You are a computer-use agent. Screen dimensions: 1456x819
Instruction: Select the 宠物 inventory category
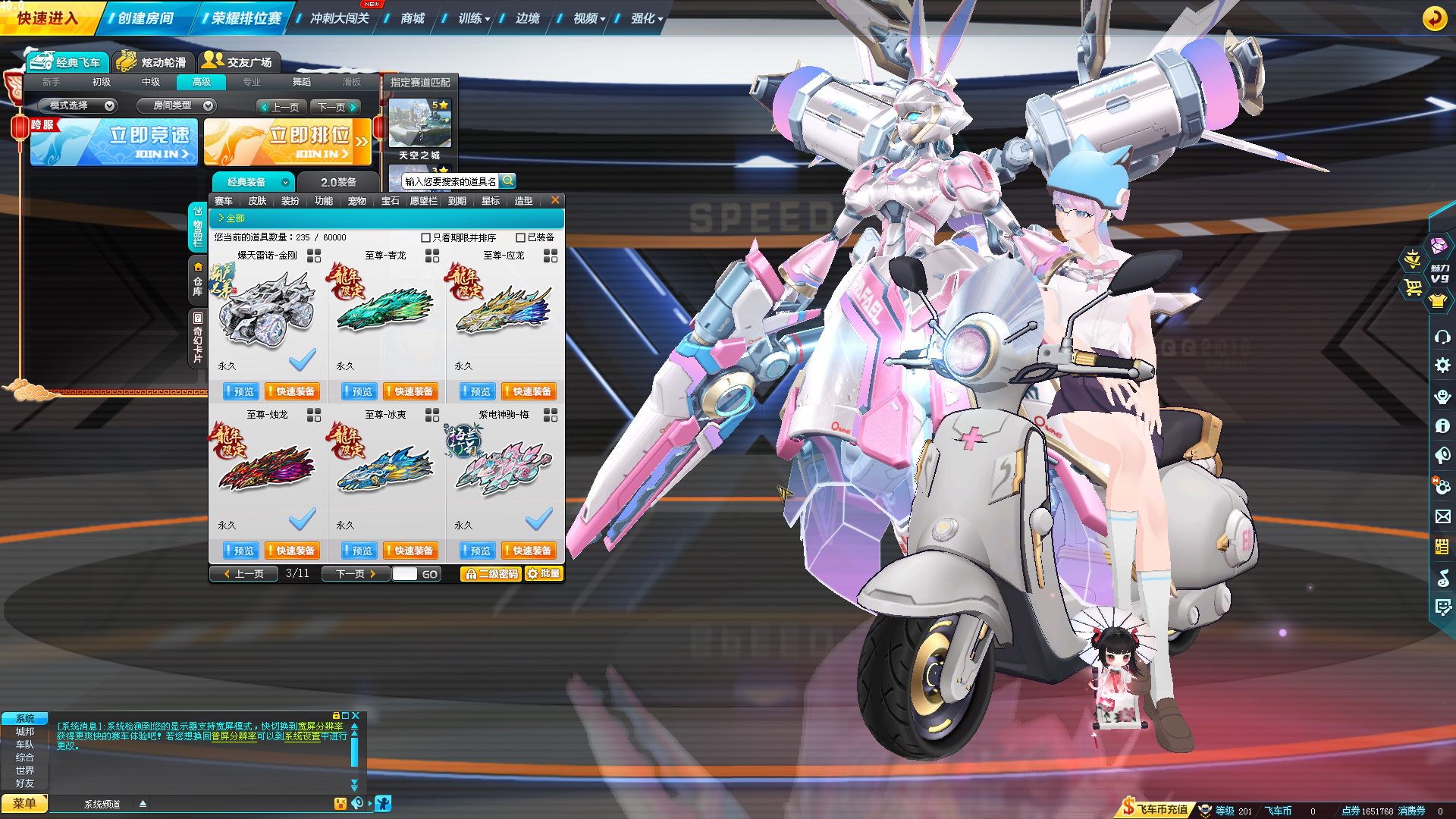(x=356, y=201)
